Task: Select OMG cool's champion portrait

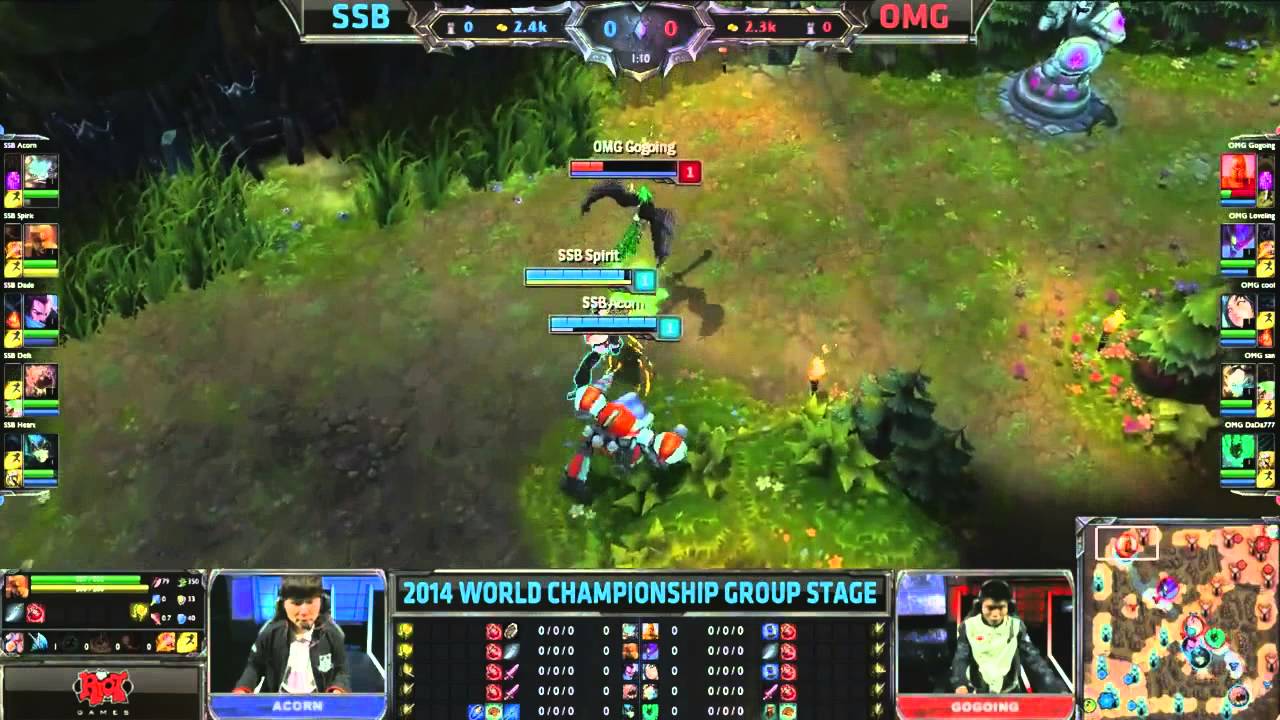Action: tap(1238, 311)
